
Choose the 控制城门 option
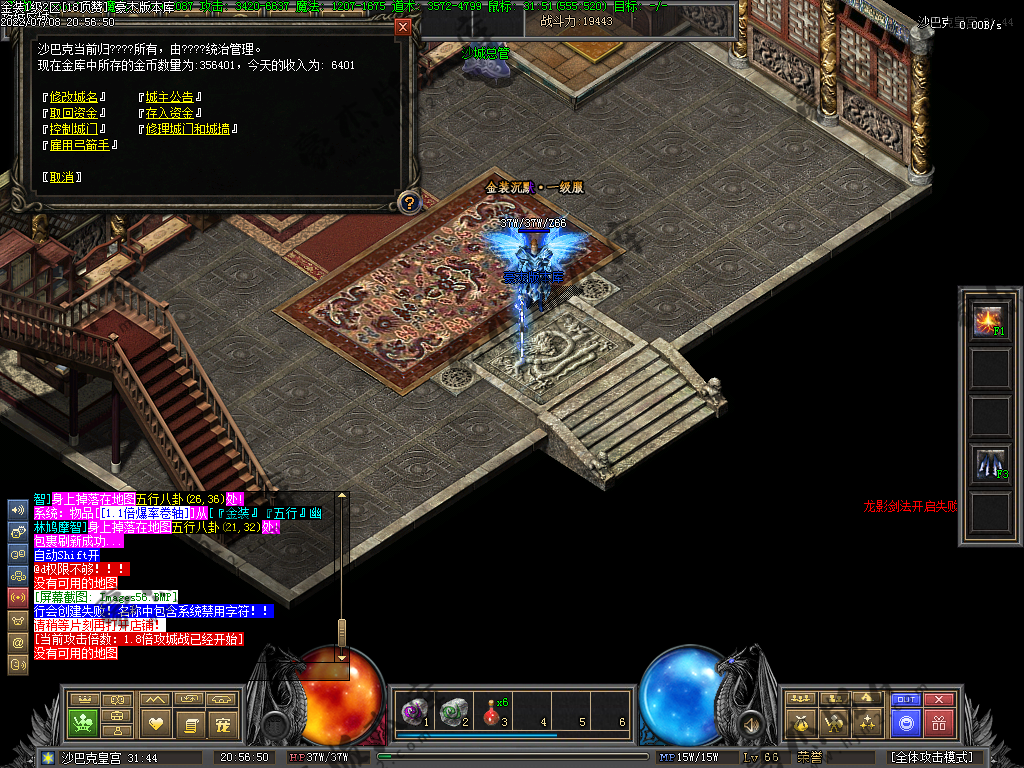click(x=75, y=129)
